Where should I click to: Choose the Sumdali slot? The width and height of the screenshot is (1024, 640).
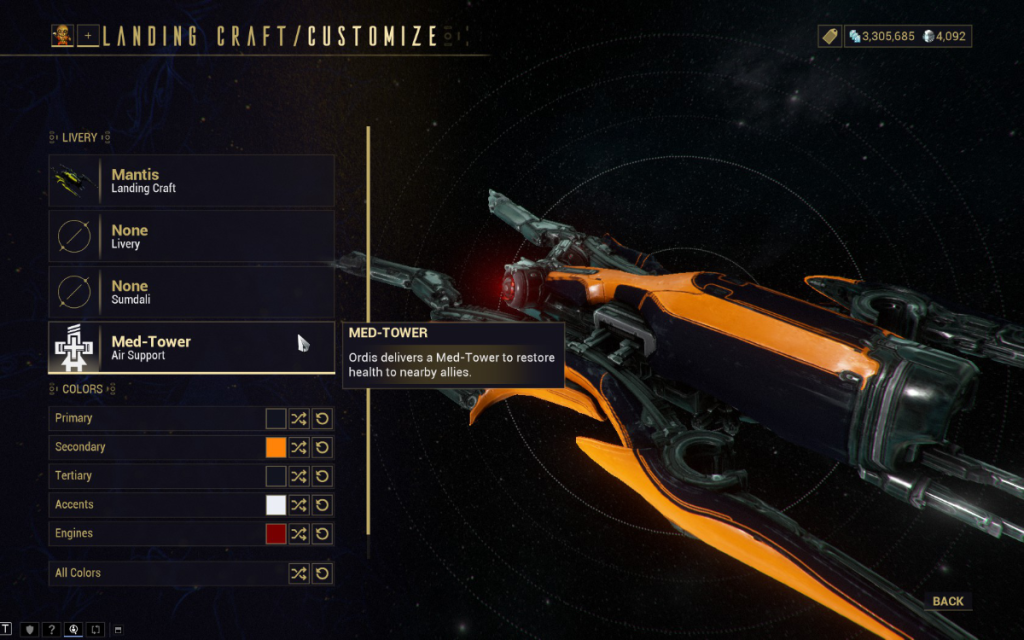(x=191, y=293)
